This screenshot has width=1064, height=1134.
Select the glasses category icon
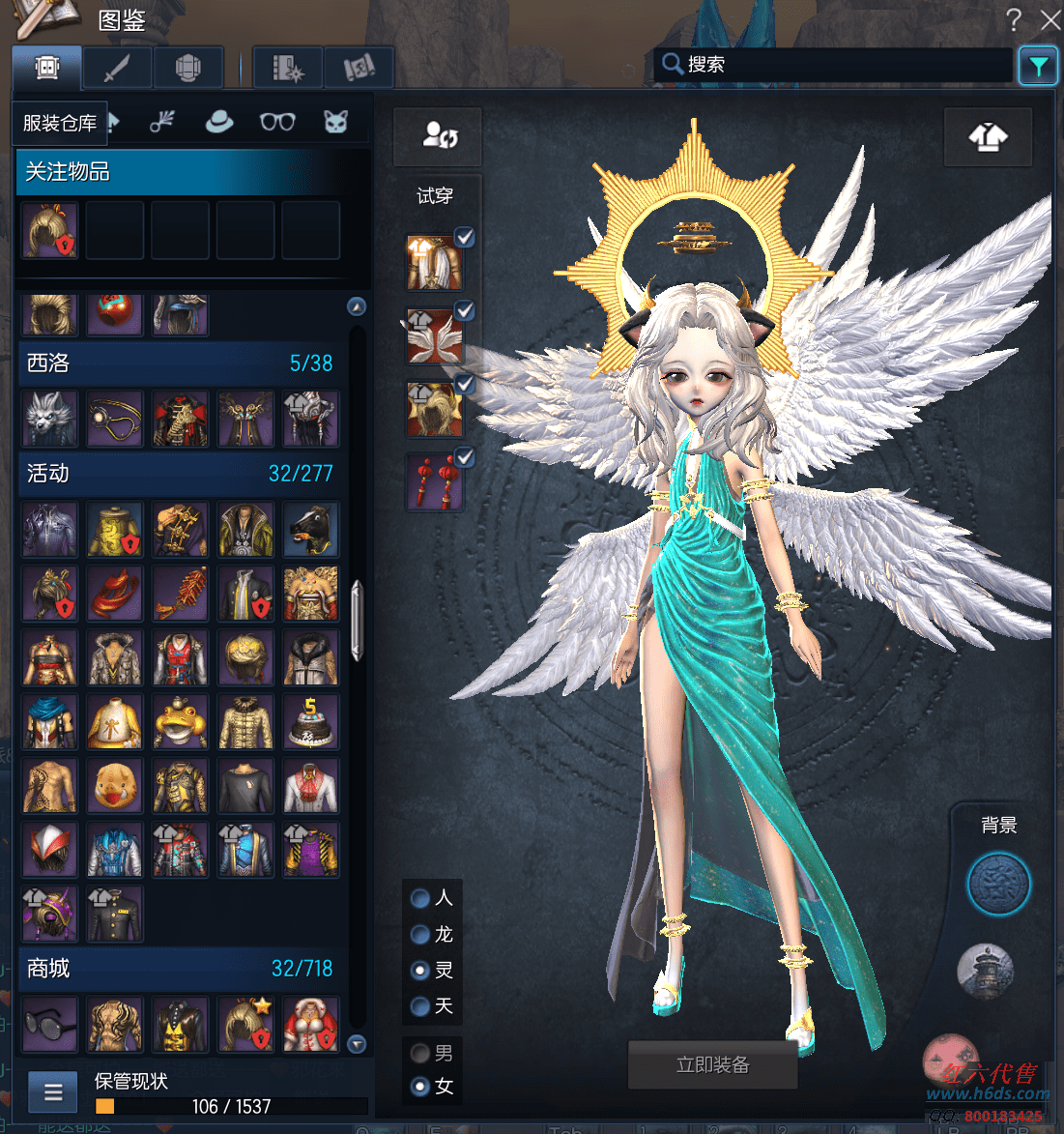click(277, 122)
